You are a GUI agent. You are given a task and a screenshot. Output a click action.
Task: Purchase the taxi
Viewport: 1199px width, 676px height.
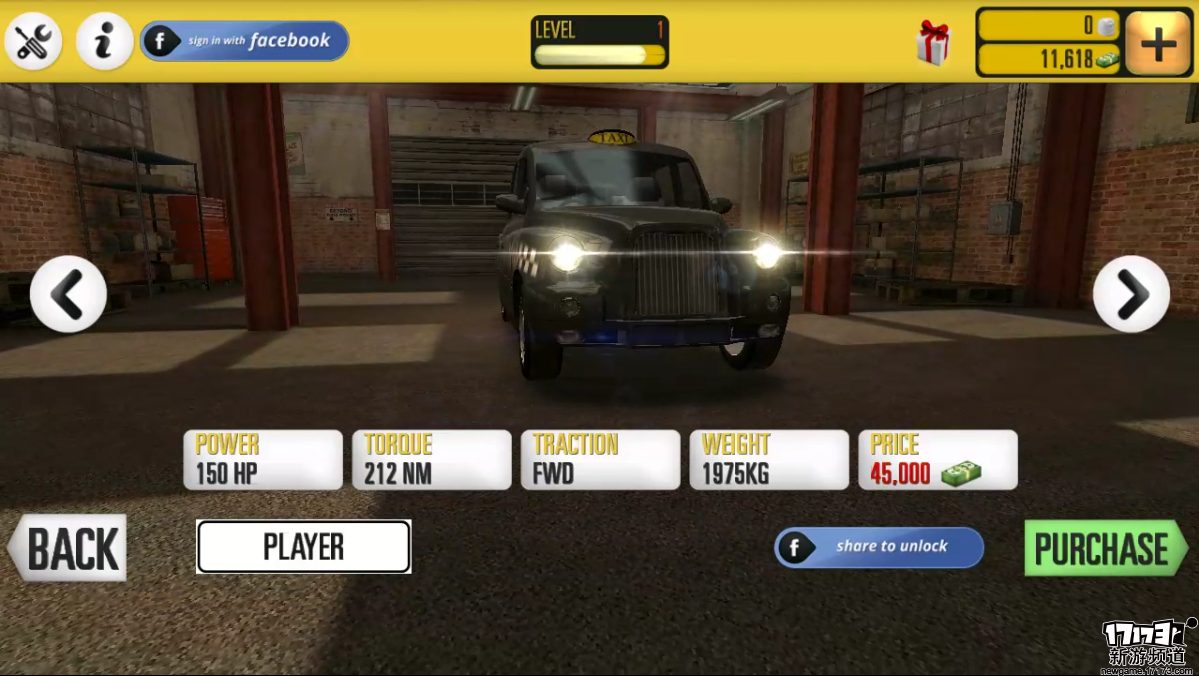coord(1104,548)
